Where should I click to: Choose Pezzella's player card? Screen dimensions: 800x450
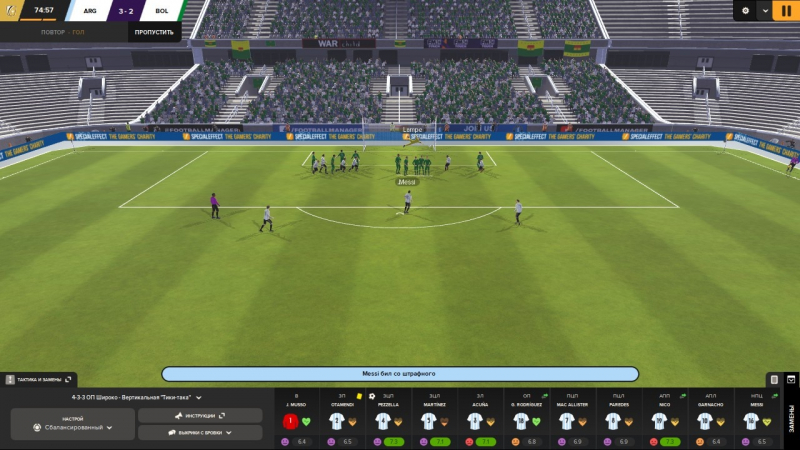pos(387,420)
